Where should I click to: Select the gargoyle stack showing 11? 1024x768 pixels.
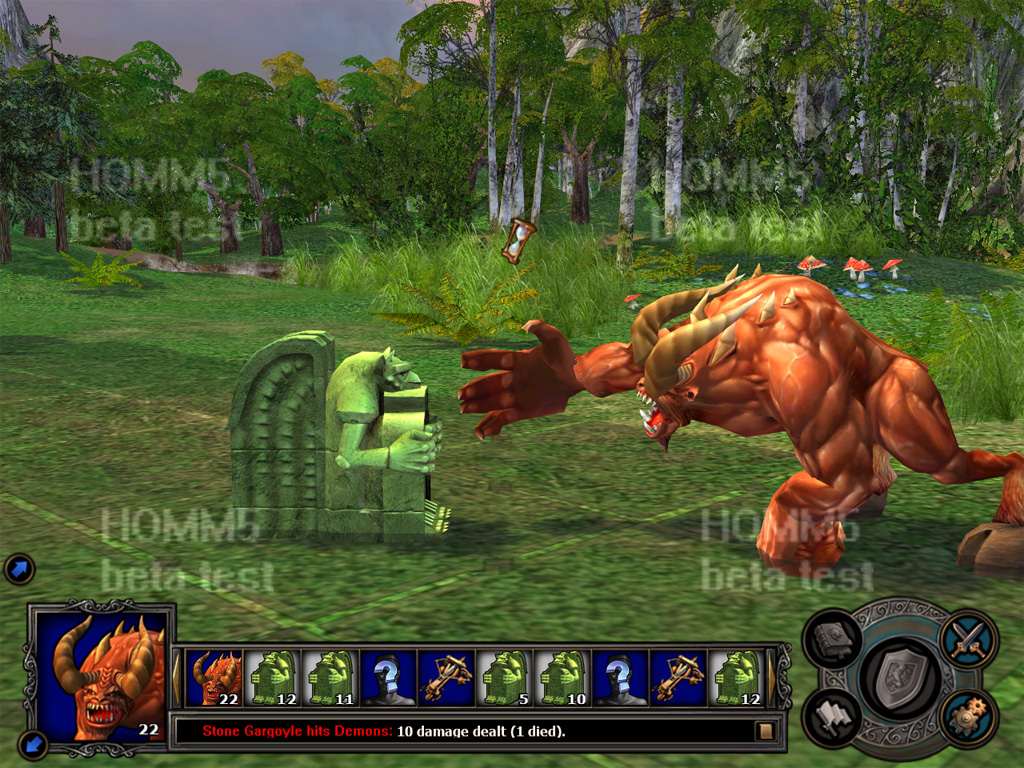[x=331, y=677]
